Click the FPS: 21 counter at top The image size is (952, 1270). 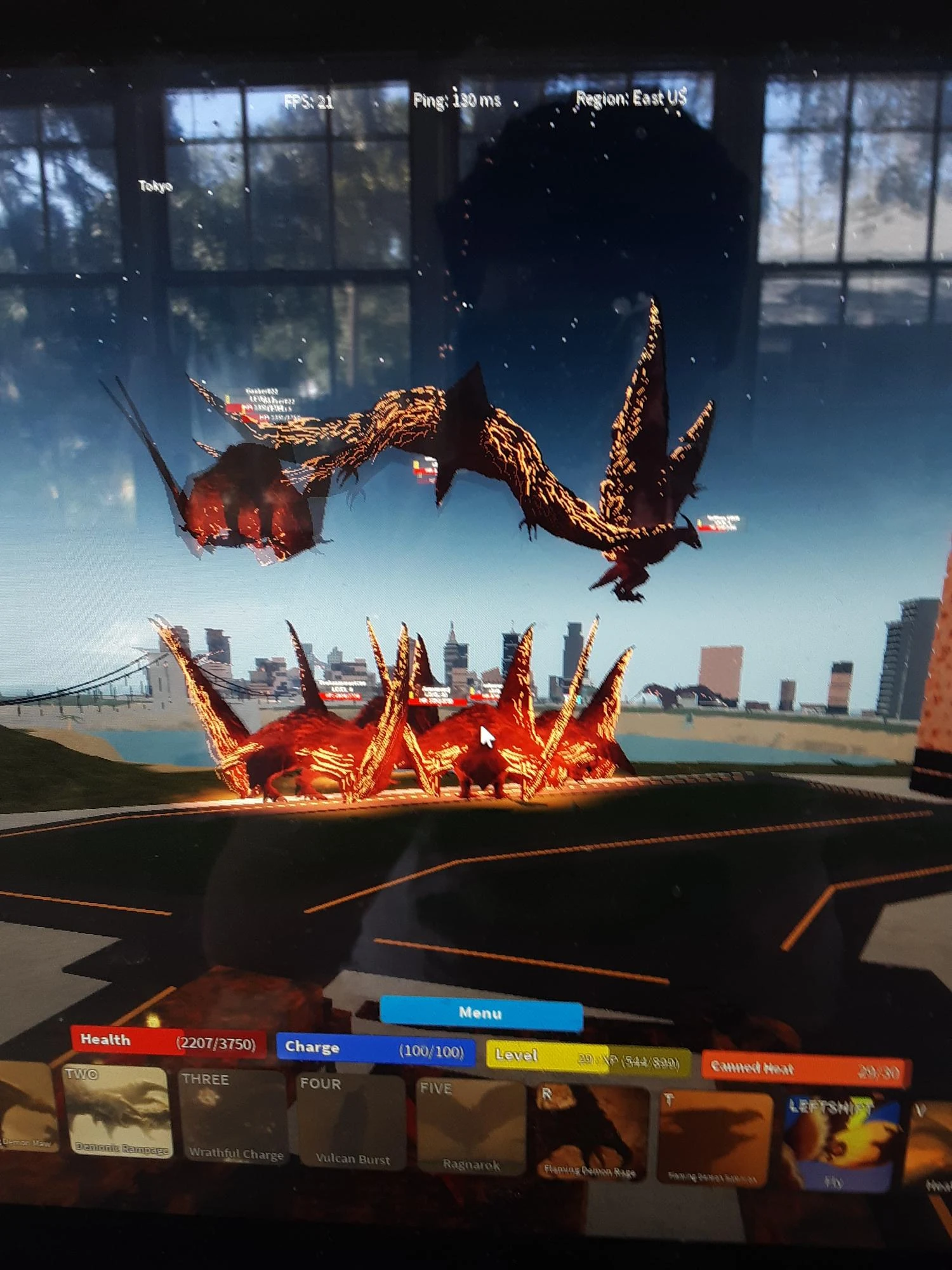tap(310, 99)
